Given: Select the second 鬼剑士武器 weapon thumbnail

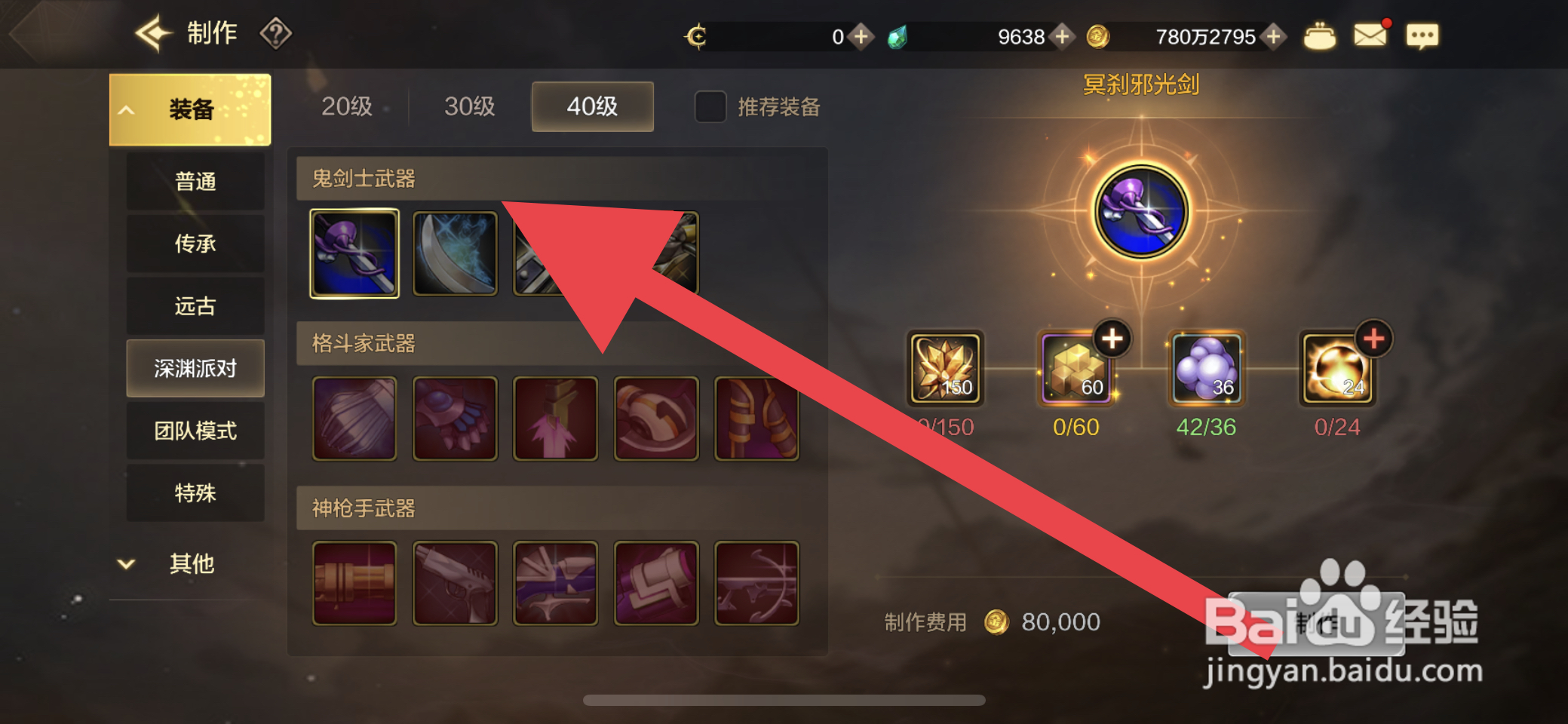Looking at the screenshot, I should point(454,253).
